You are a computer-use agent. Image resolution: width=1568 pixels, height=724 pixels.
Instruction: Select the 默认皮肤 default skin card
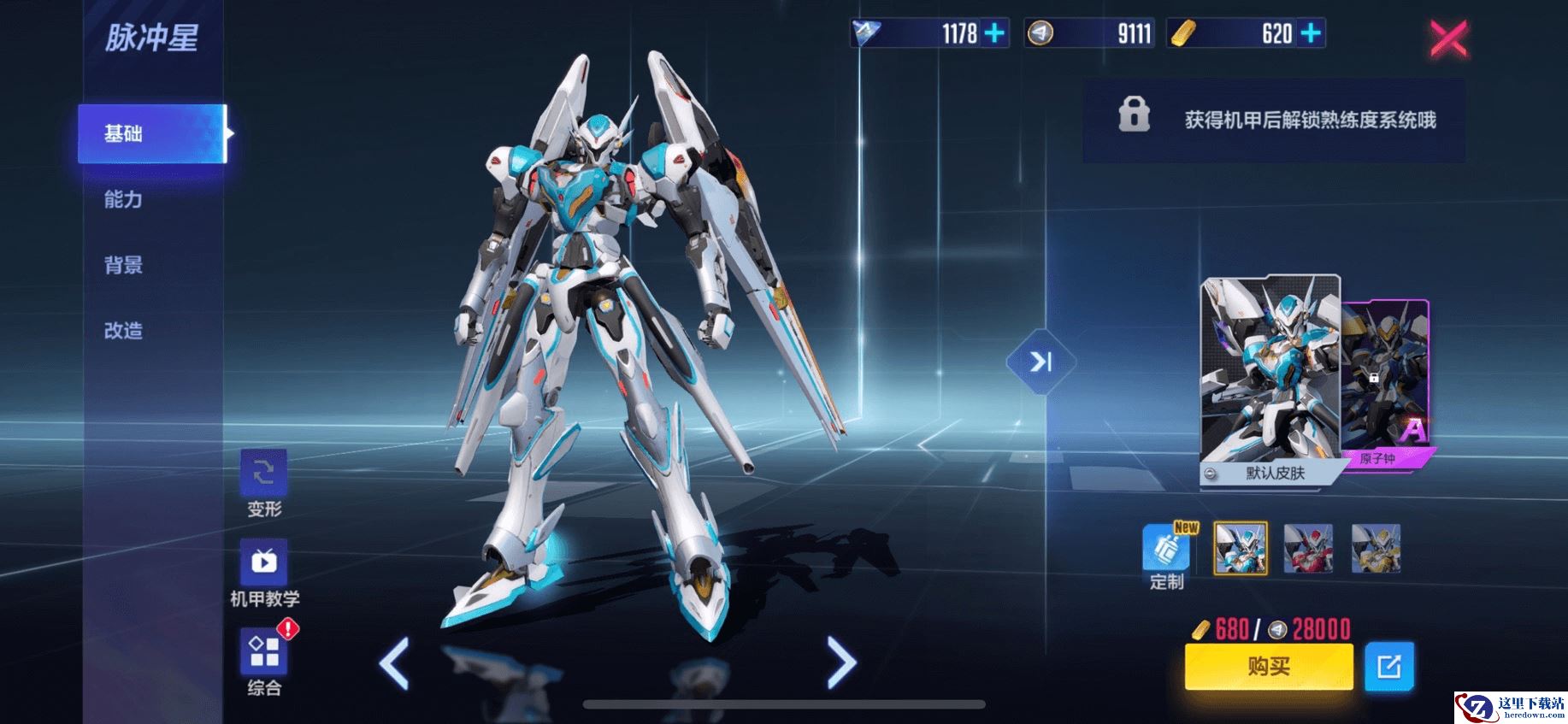1270,380
